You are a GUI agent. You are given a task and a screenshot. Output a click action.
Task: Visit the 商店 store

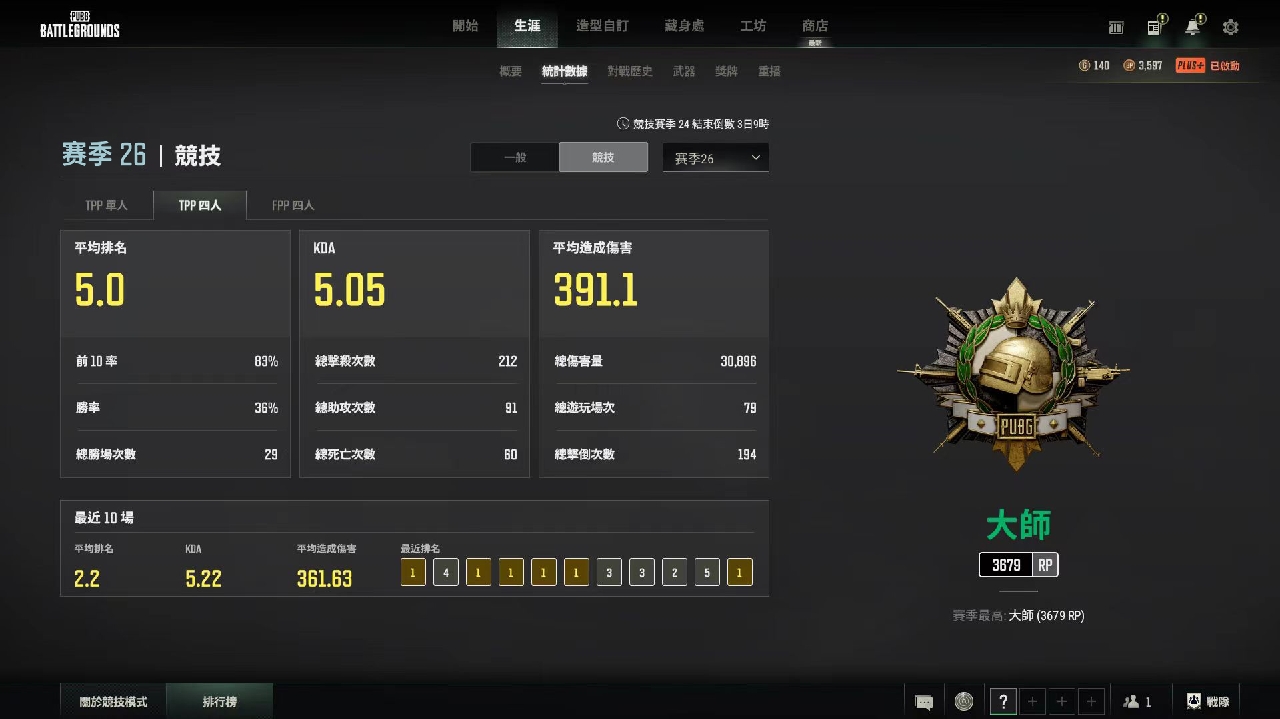[815, 26]
